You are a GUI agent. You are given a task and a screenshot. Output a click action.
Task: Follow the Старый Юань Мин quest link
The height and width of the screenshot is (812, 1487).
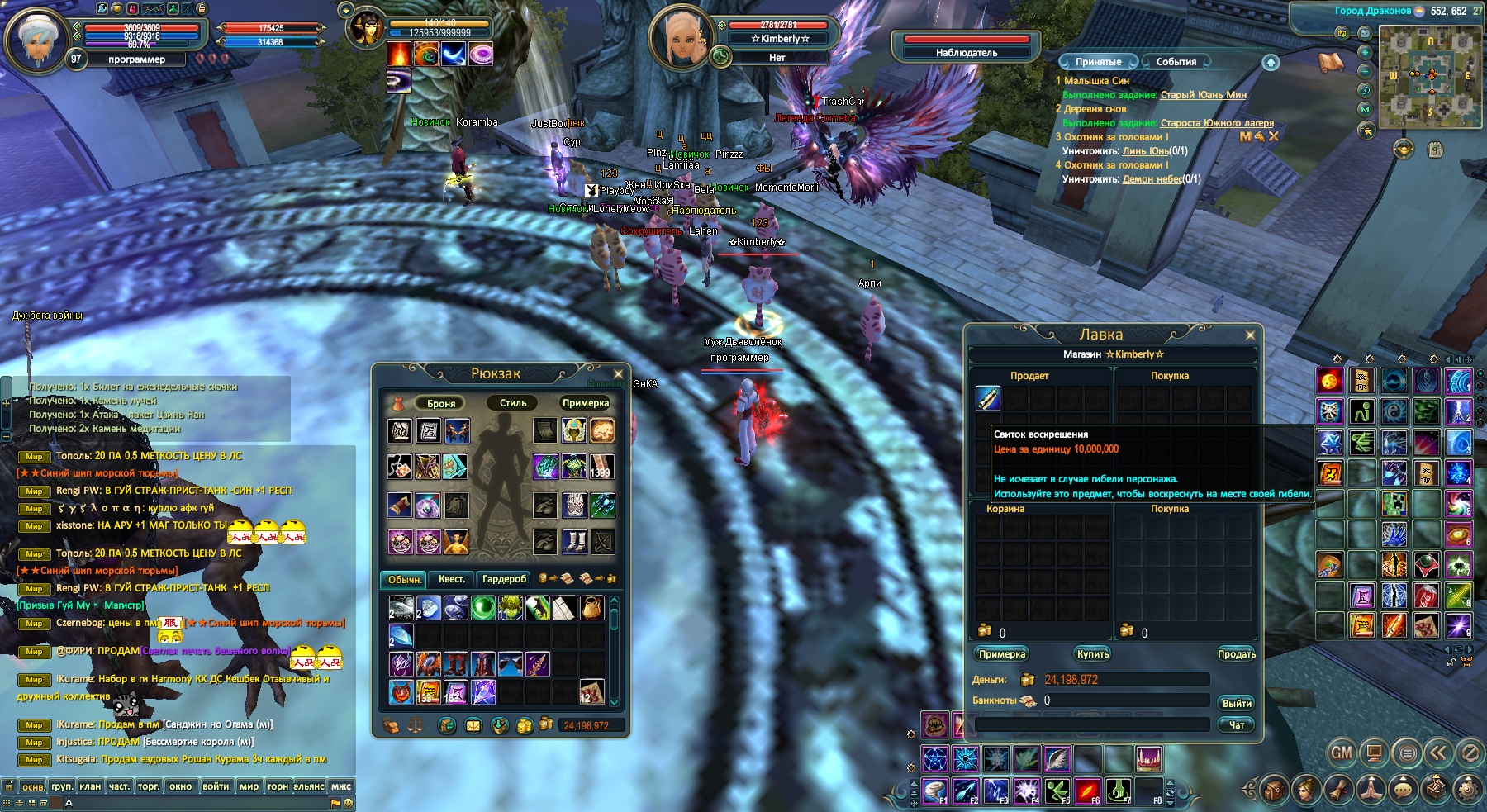point(1203,95)
